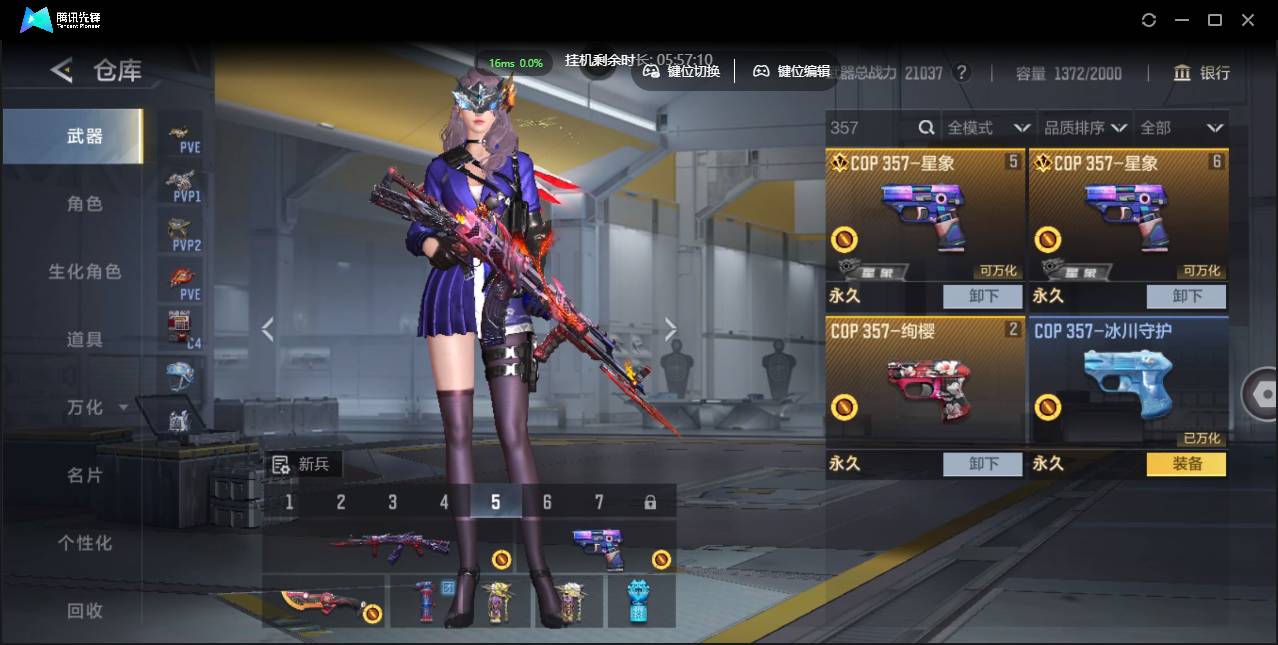
Task: Open the 名片 section
Action: pos(85,475)
